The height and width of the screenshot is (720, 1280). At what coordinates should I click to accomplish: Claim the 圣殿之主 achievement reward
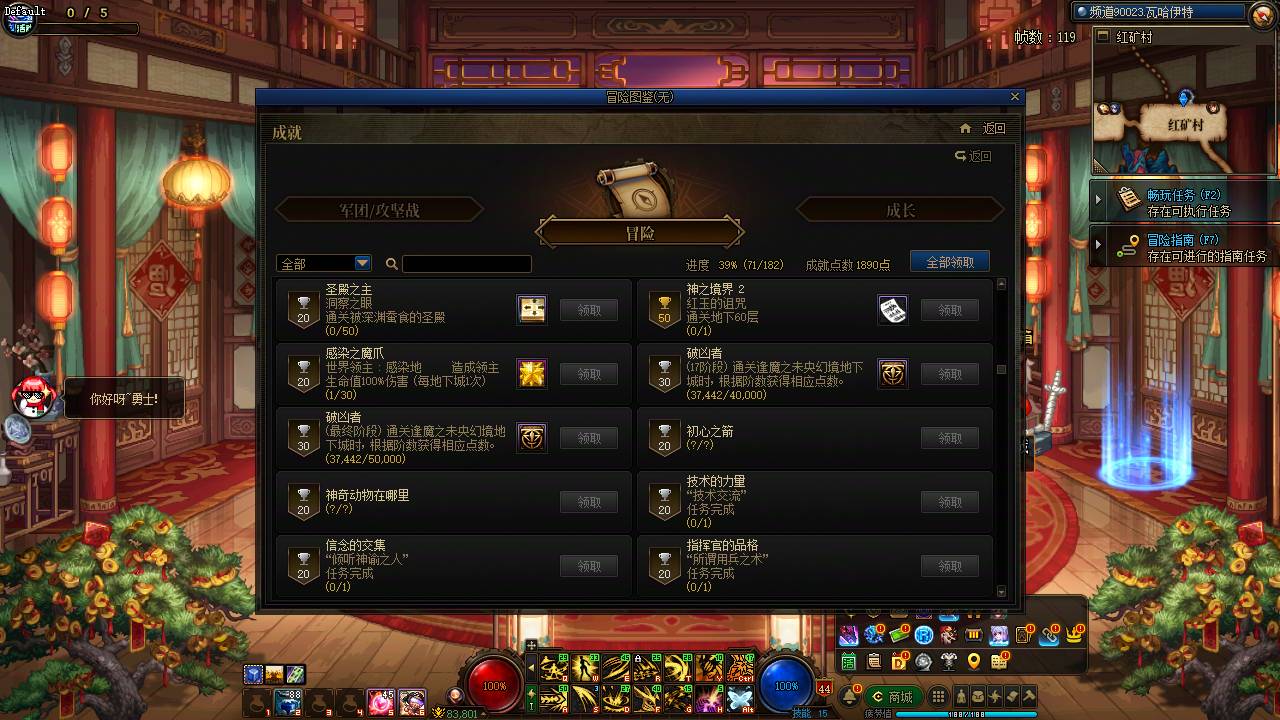tap(589, 310)
